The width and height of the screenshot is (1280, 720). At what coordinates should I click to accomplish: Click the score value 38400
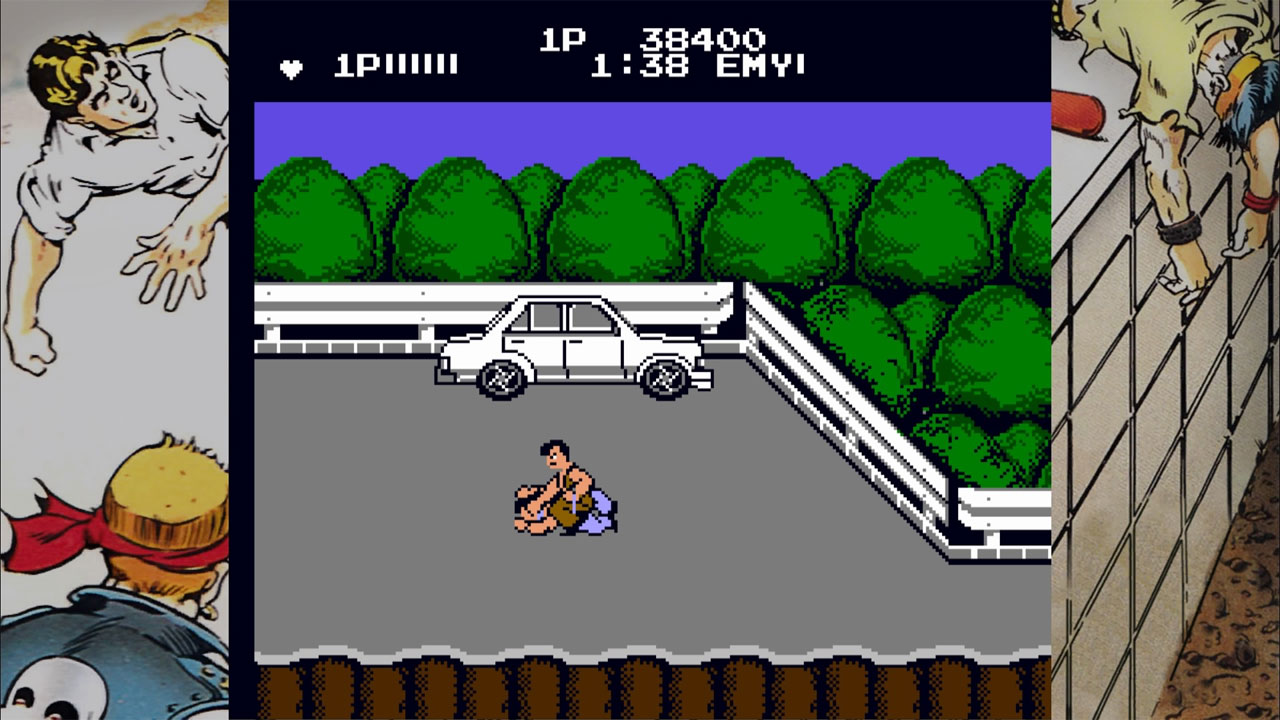pyautogui.click(x=705, y=38)
